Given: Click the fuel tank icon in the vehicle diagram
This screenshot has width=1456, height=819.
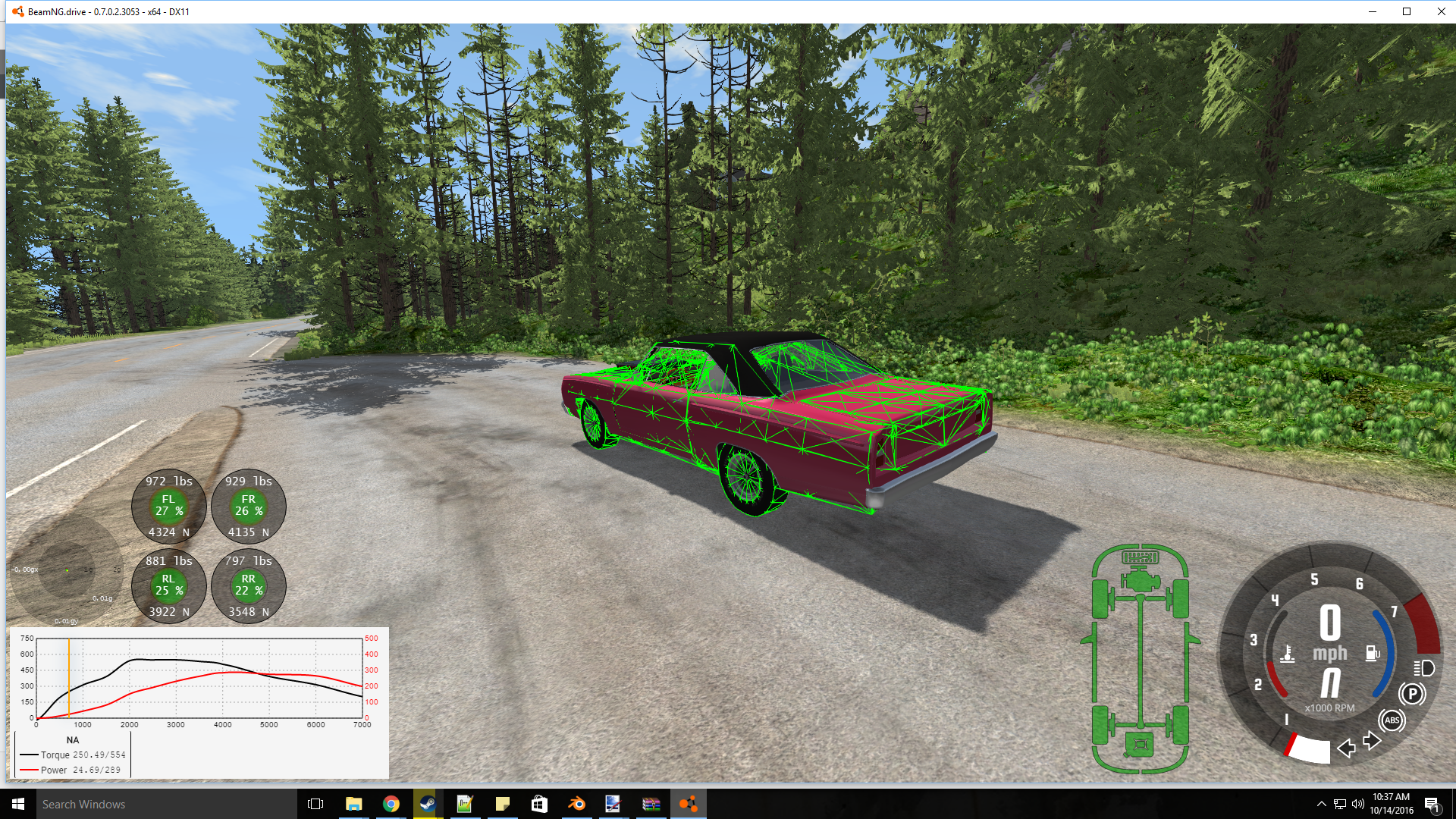Looking at the screenshot, I should [1139, 744].
